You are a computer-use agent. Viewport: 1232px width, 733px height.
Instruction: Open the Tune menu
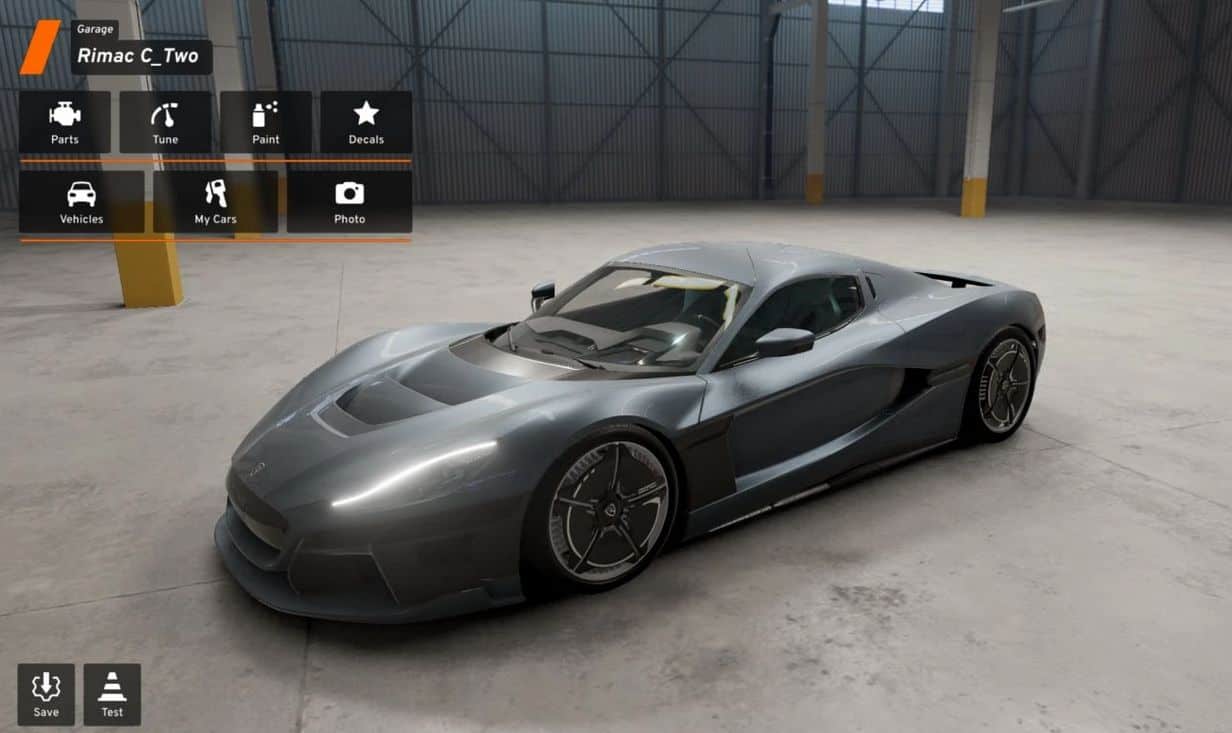click(165, 122)
